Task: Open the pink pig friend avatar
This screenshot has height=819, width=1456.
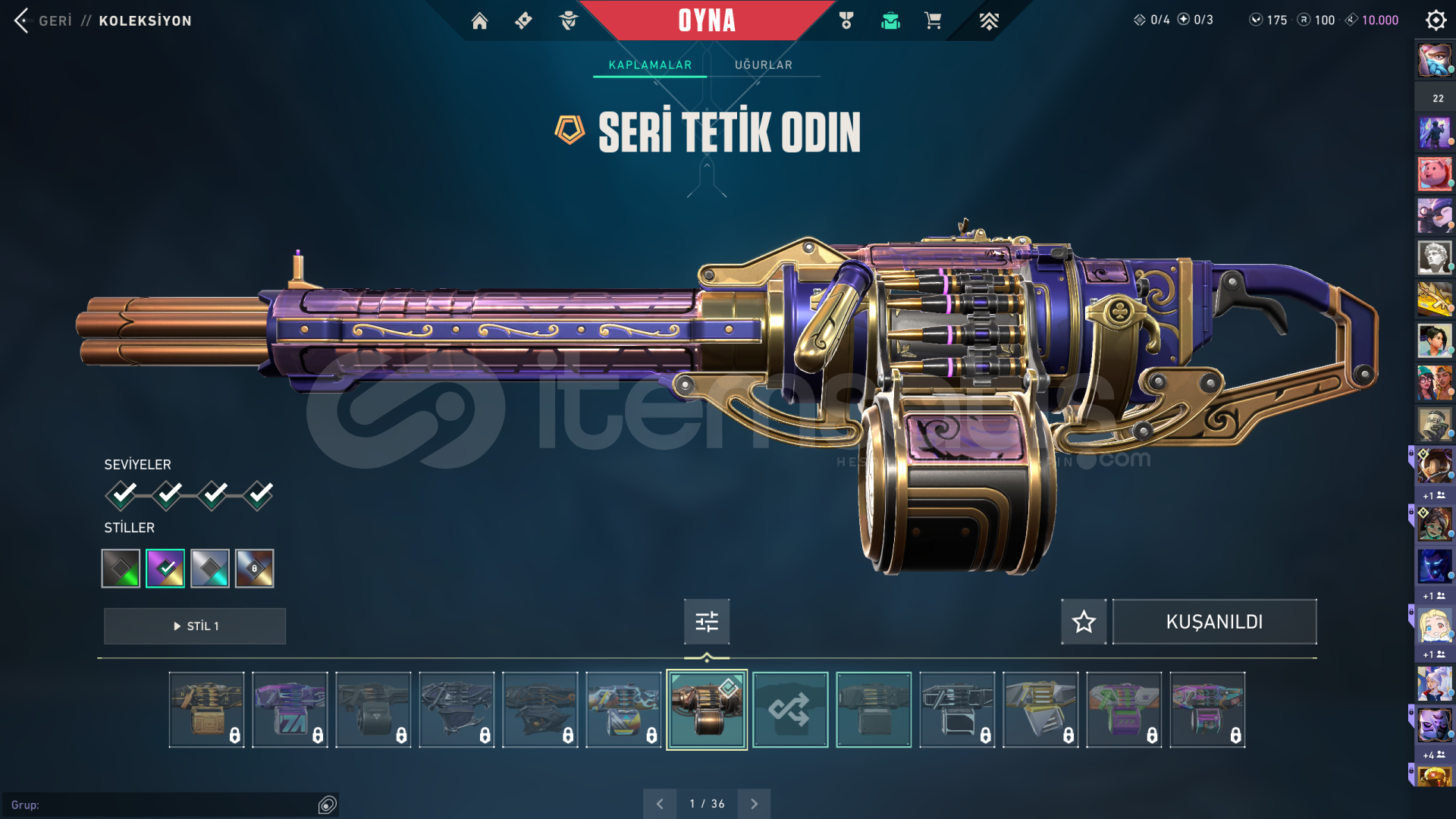Action: pos(1434,174)
